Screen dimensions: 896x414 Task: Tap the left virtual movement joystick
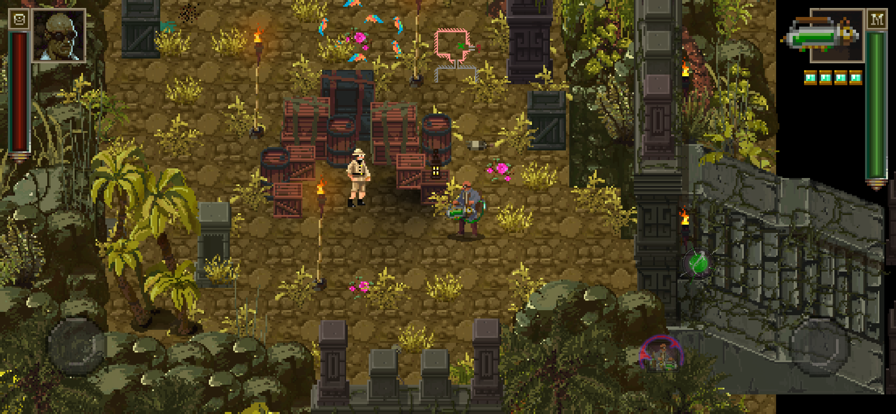[x=77, y=346]
